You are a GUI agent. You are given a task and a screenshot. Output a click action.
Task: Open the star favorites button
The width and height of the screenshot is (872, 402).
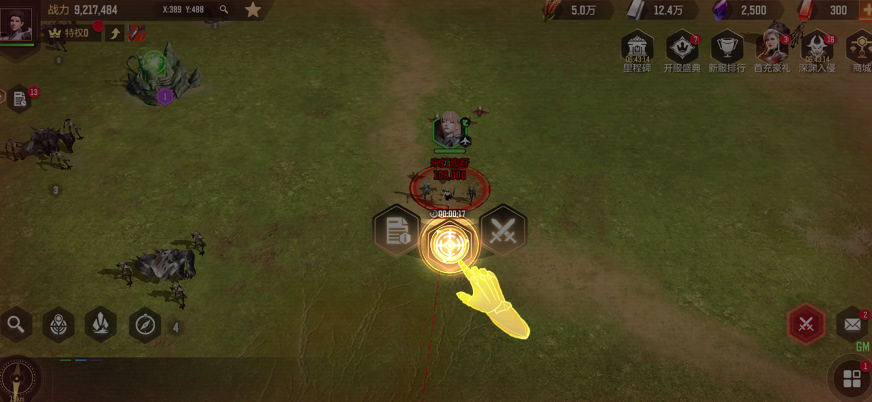[x=253, y=10]
